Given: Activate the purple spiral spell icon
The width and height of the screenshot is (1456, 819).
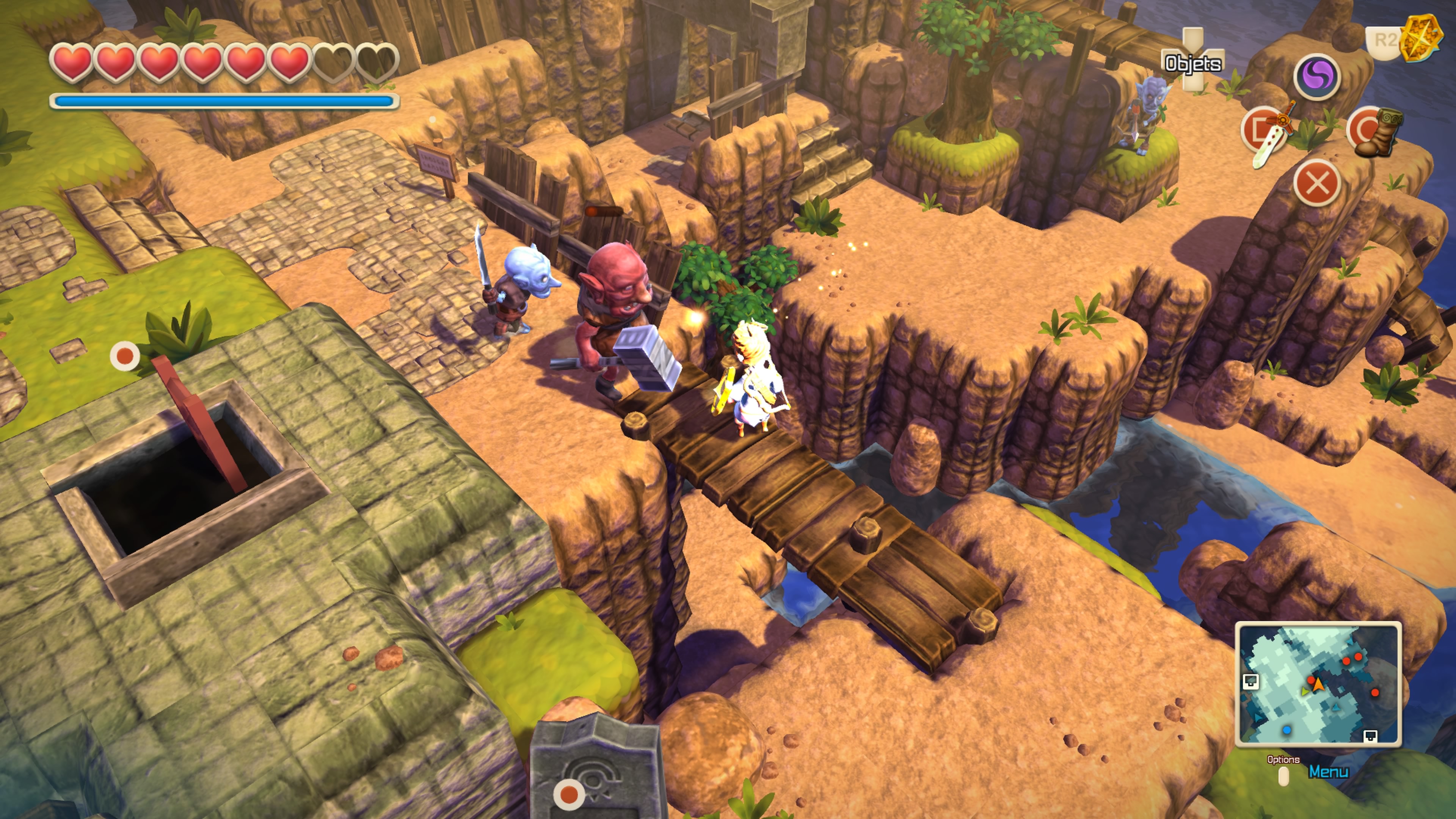Looking at the screenshot, I should point(1317,77).
